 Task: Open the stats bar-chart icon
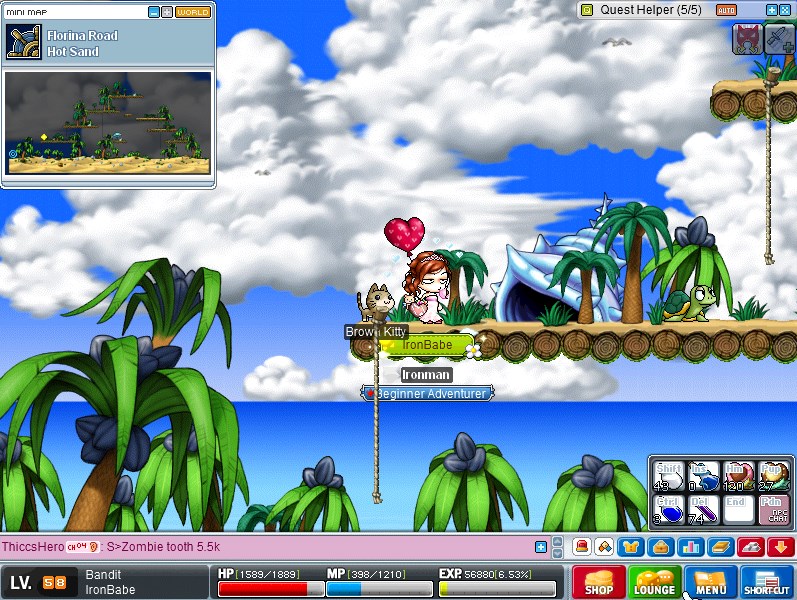[x=690, y=547]
